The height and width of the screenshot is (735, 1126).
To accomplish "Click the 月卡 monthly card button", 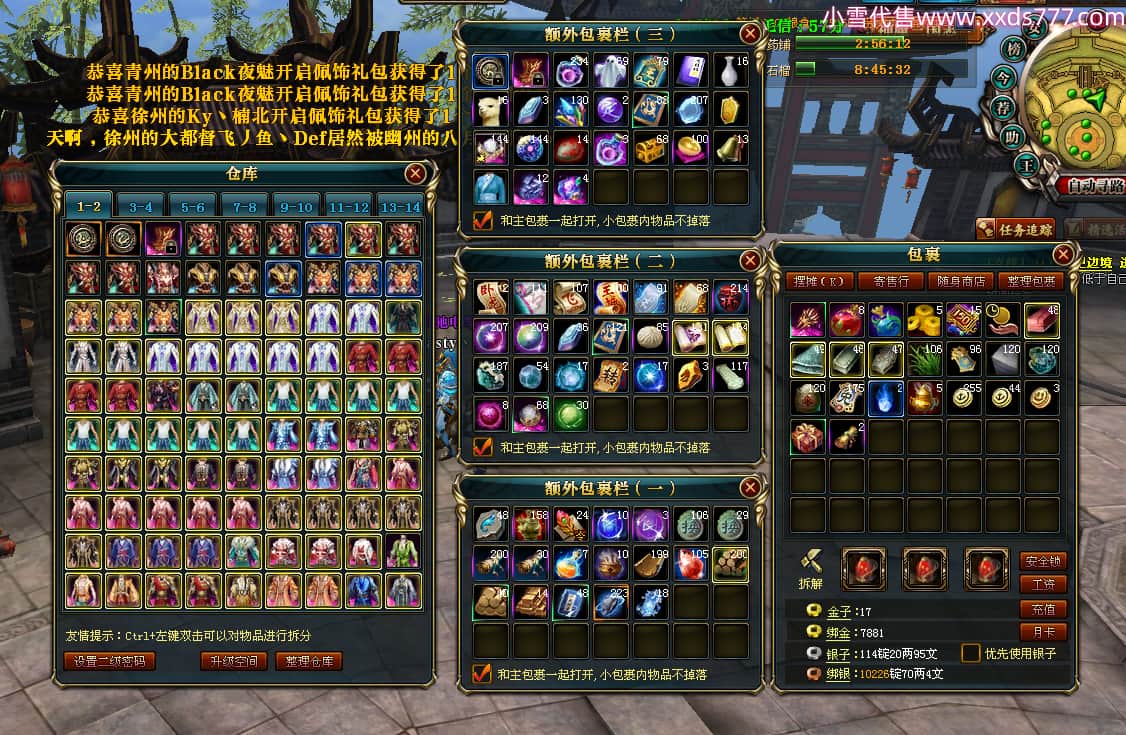I will [x=1042, y=632].
